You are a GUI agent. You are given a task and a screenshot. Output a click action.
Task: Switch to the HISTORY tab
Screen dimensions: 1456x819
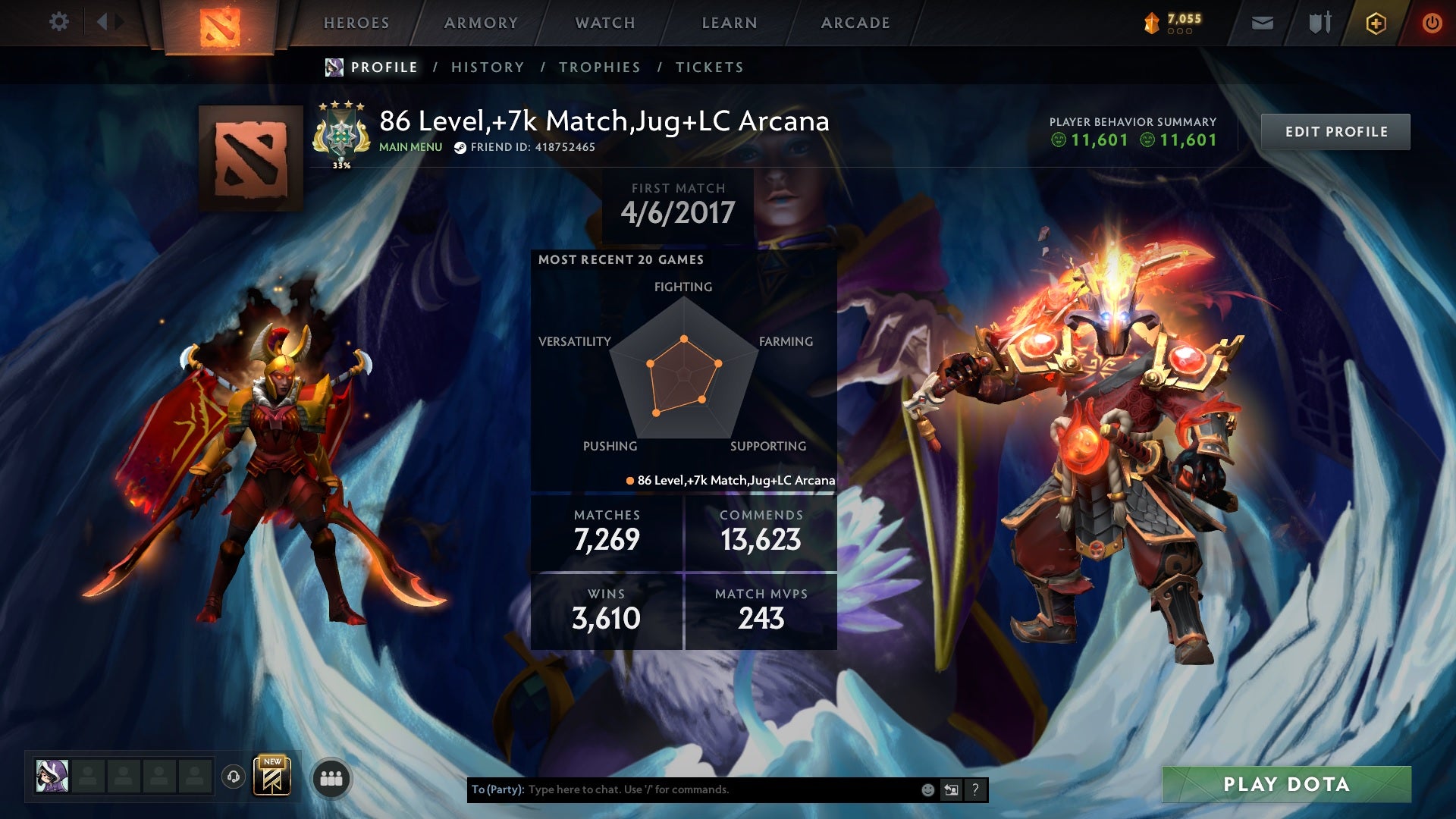[x=487, y=67]
